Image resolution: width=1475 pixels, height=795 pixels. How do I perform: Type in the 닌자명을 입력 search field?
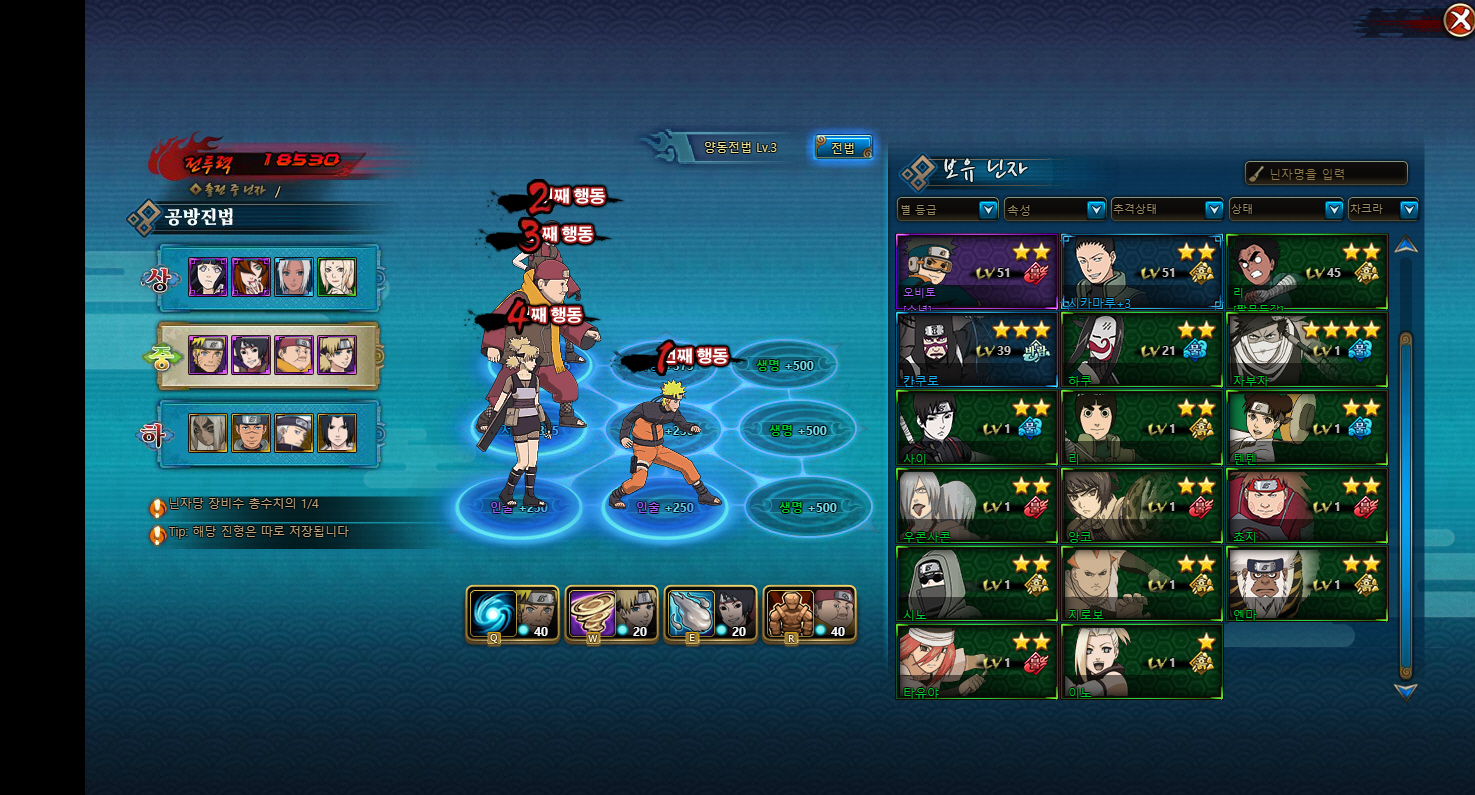(x=1326, y=174)
